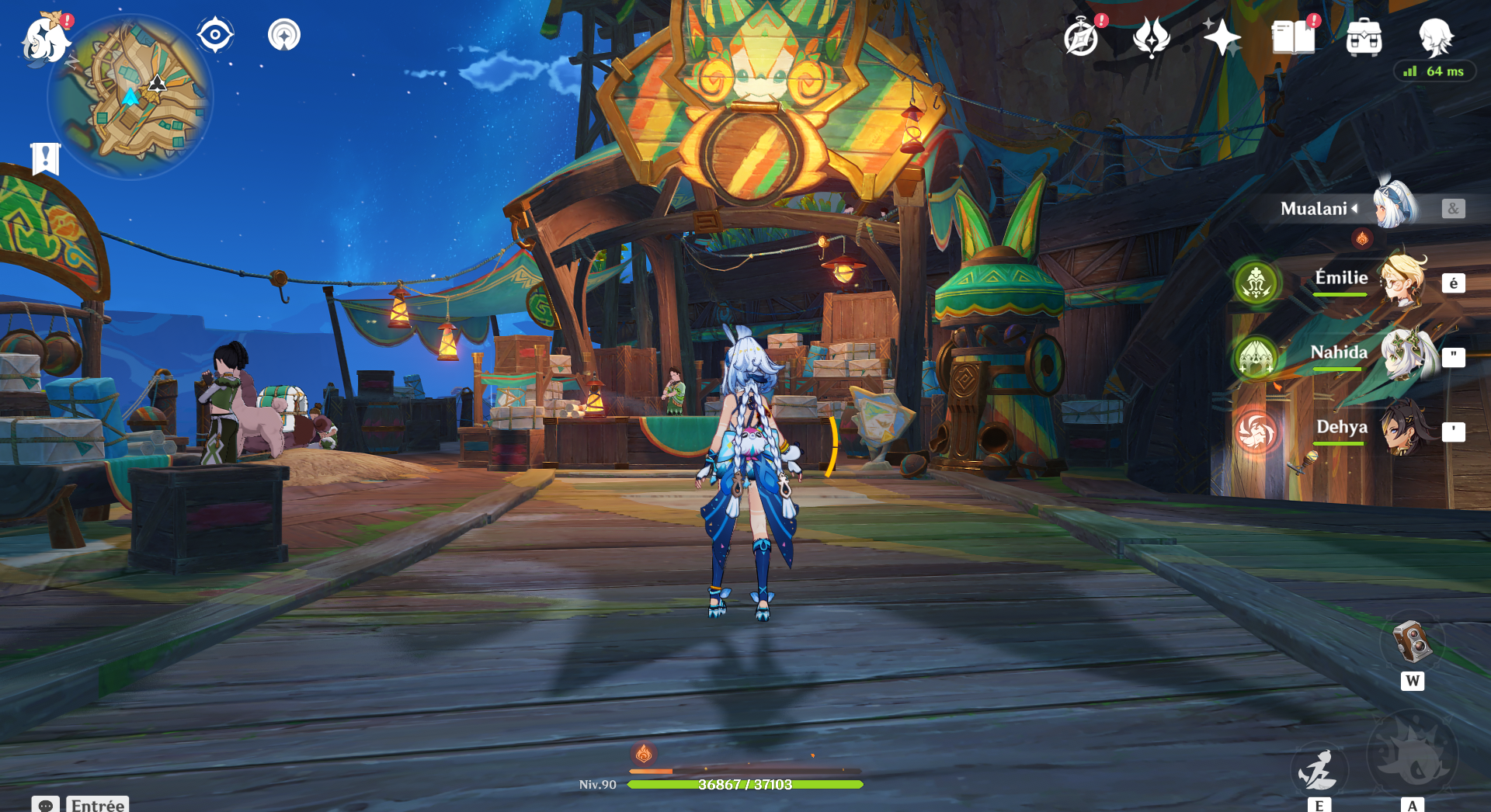This screenshot has width=1491, height=812.
Task: Open the events compass icon
Action: coord(1081,37)
